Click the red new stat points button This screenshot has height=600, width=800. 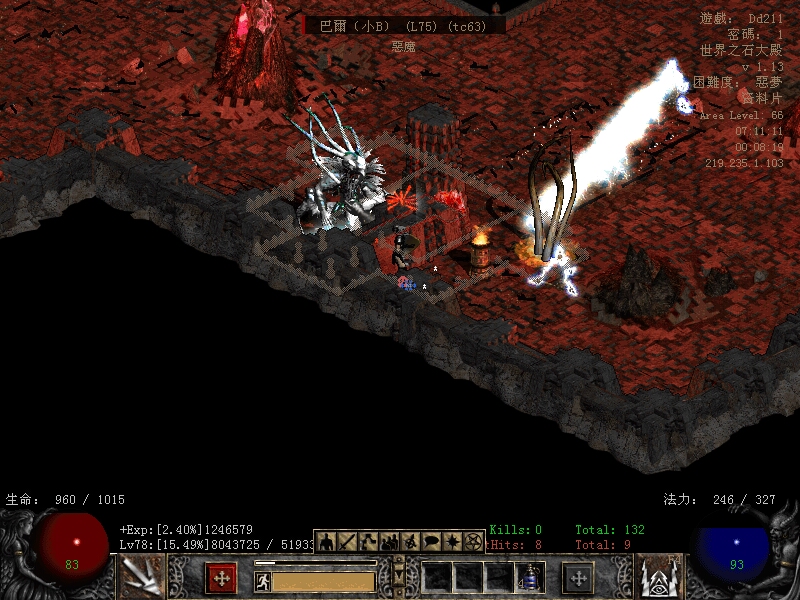click(x=221, y=577)
